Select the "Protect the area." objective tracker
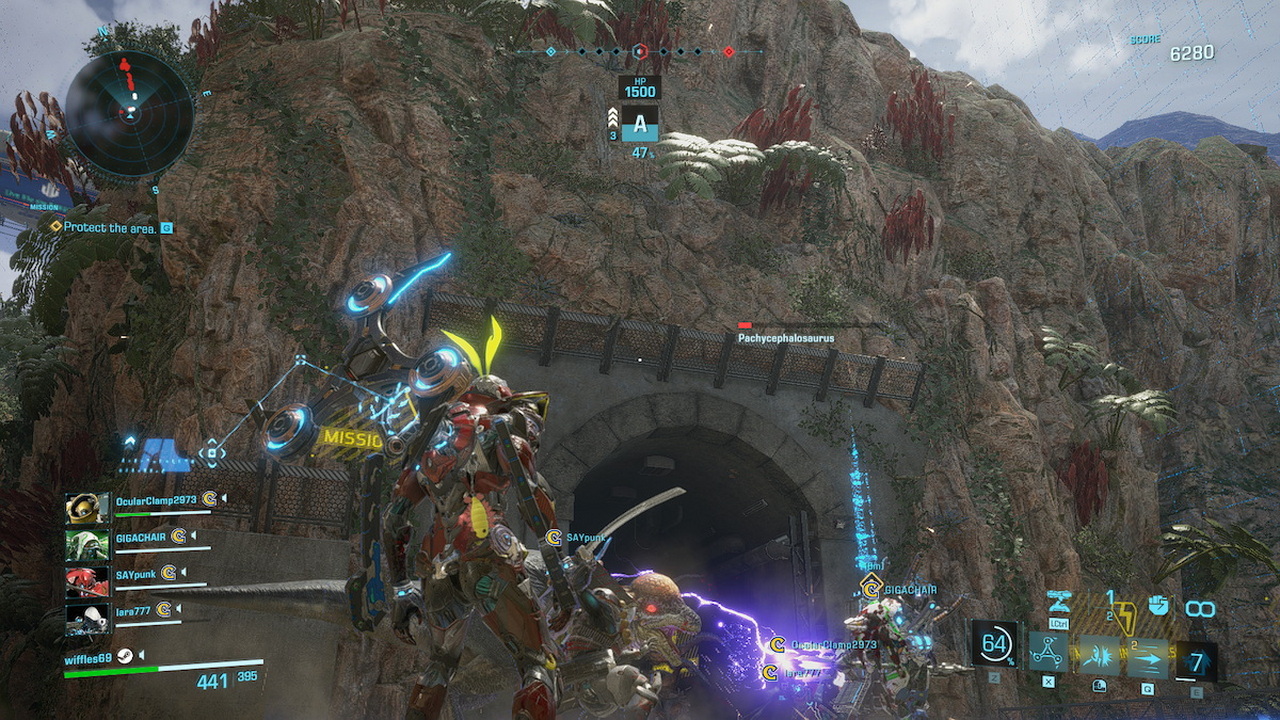The width and height of the screenshot is (1280, 720). tap(109, 228)
